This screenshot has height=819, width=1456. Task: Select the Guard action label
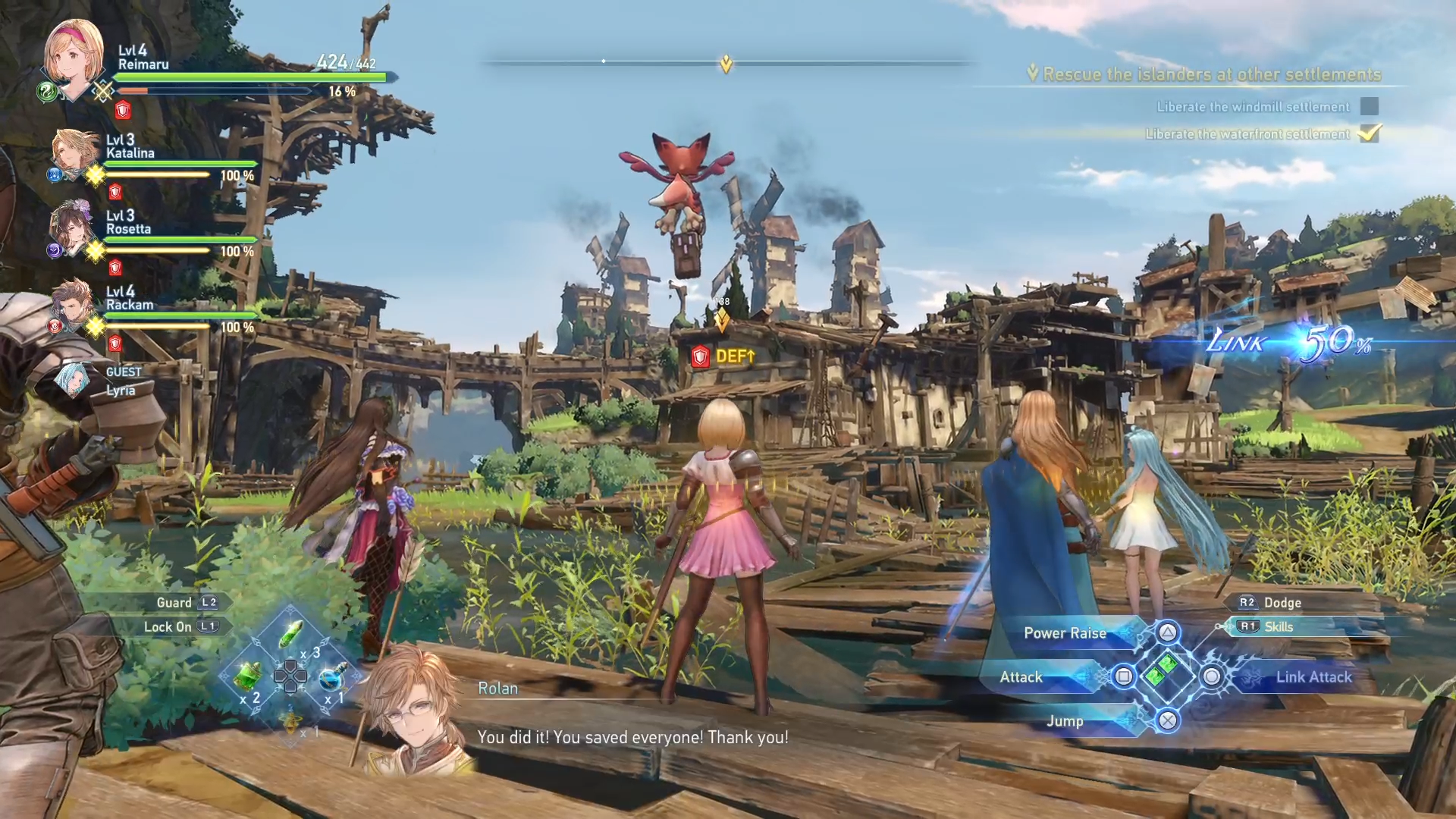pos(174,603)
